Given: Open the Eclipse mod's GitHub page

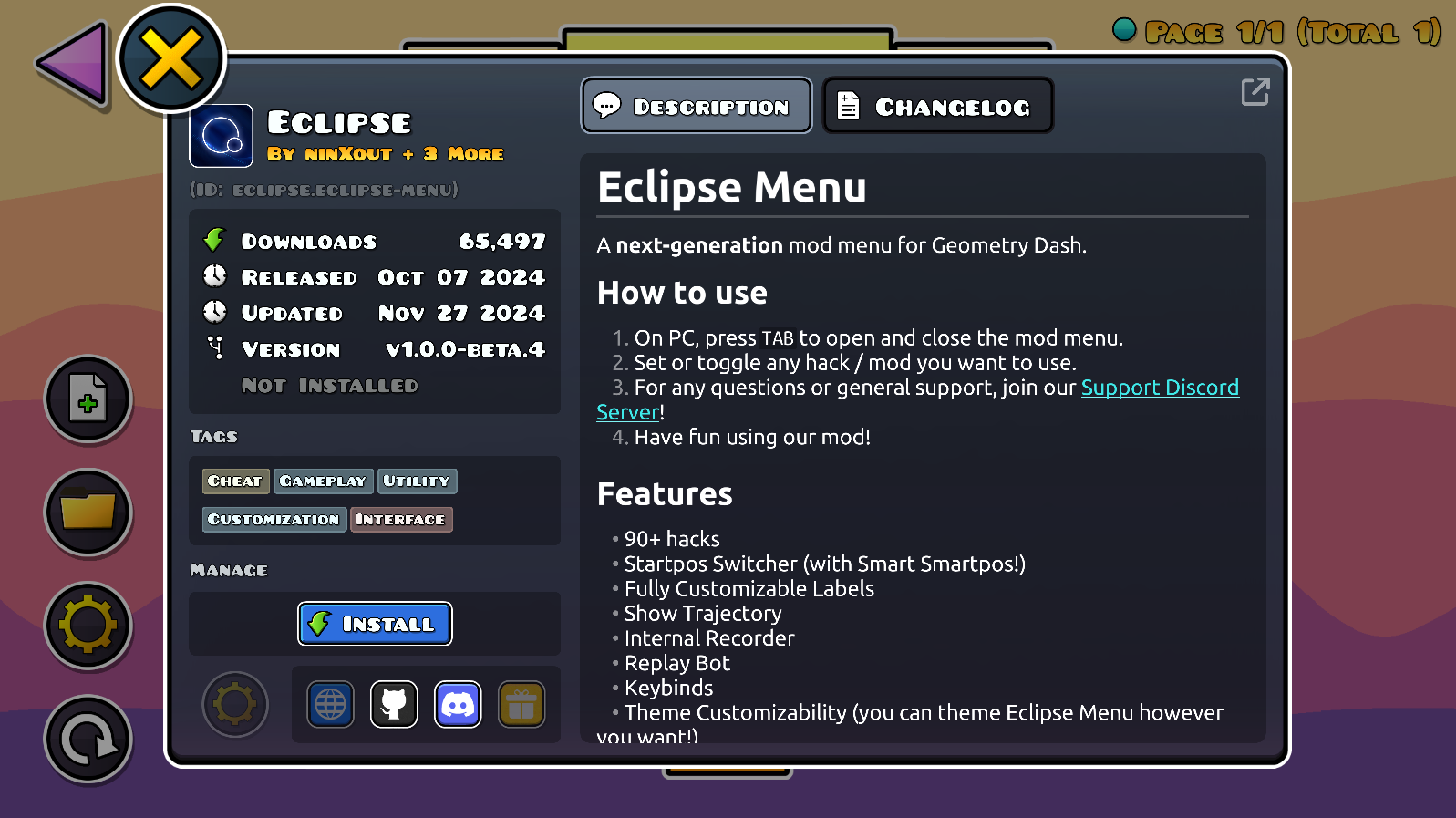Looking at the screenshot, I should pyautogui.click(x=394, y=704).
